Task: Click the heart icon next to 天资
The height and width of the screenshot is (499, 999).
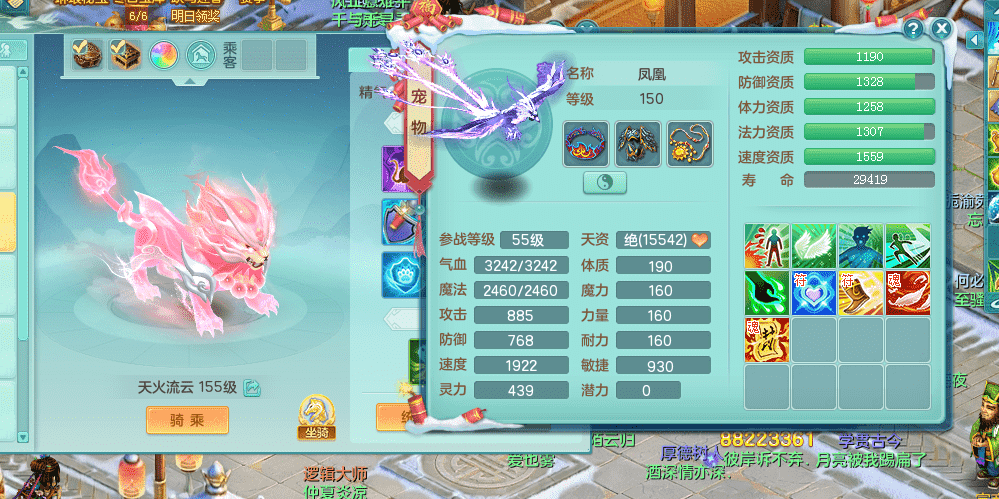Action: pyautogui.click(x=700, y=240)
